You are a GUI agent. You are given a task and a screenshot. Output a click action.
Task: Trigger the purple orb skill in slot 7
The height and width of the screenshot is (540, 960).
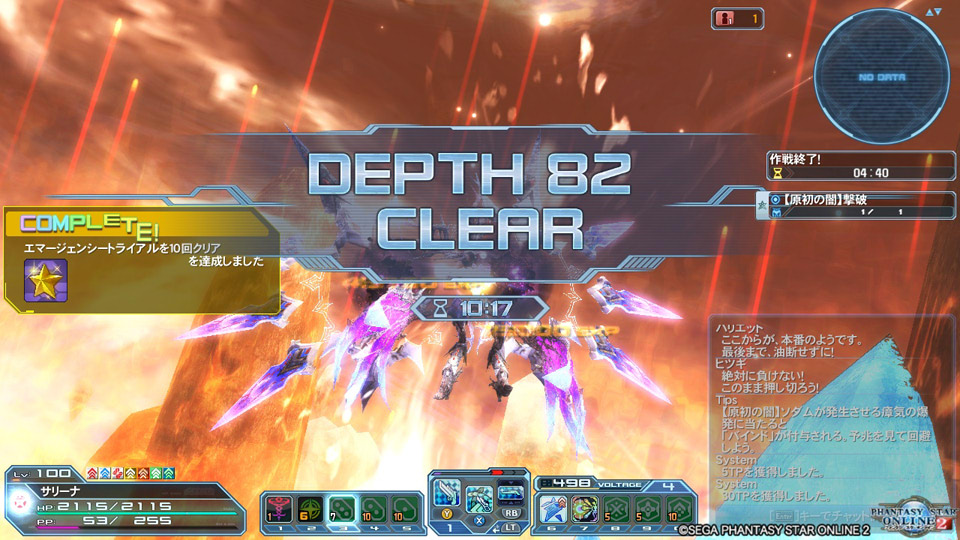(x=584, y=507)
